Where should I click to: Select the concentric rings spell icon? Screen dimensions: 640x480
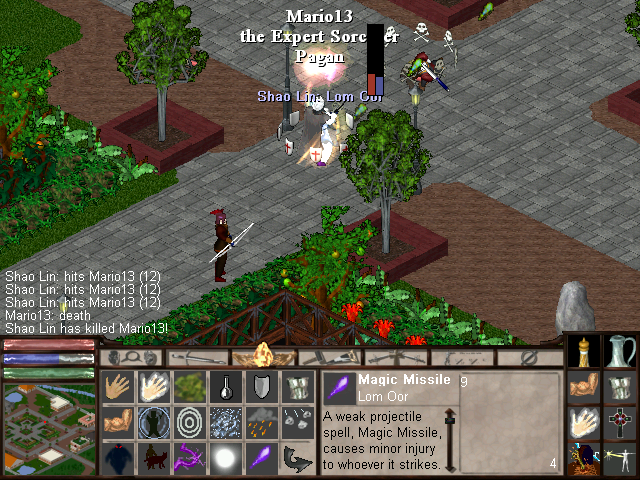tap(189, 422)
